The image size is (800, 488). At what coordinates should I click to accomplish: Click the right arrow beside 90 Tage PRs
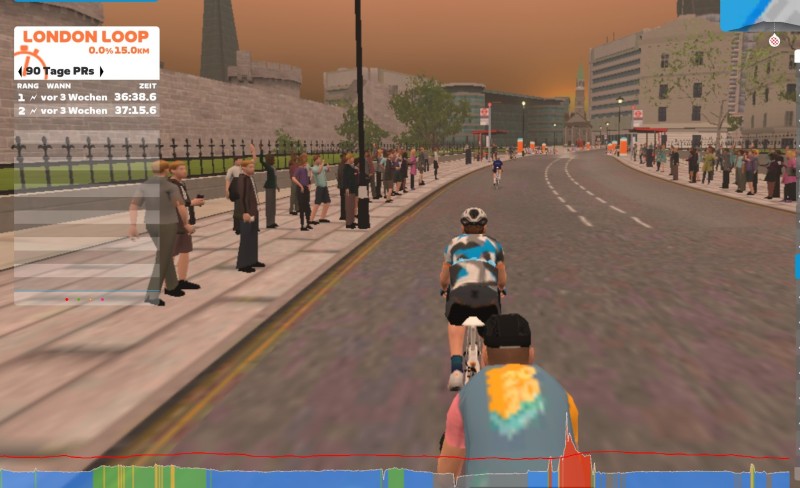coord(101,72)
